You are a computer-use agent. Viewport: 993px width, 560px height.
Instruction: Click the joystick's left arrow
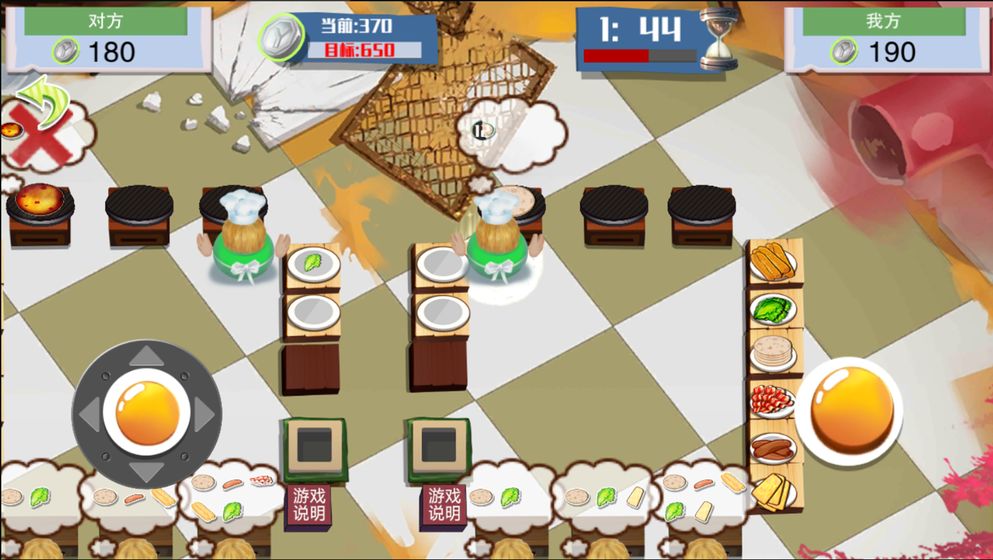pyautogui.click(x=90, y=413)
